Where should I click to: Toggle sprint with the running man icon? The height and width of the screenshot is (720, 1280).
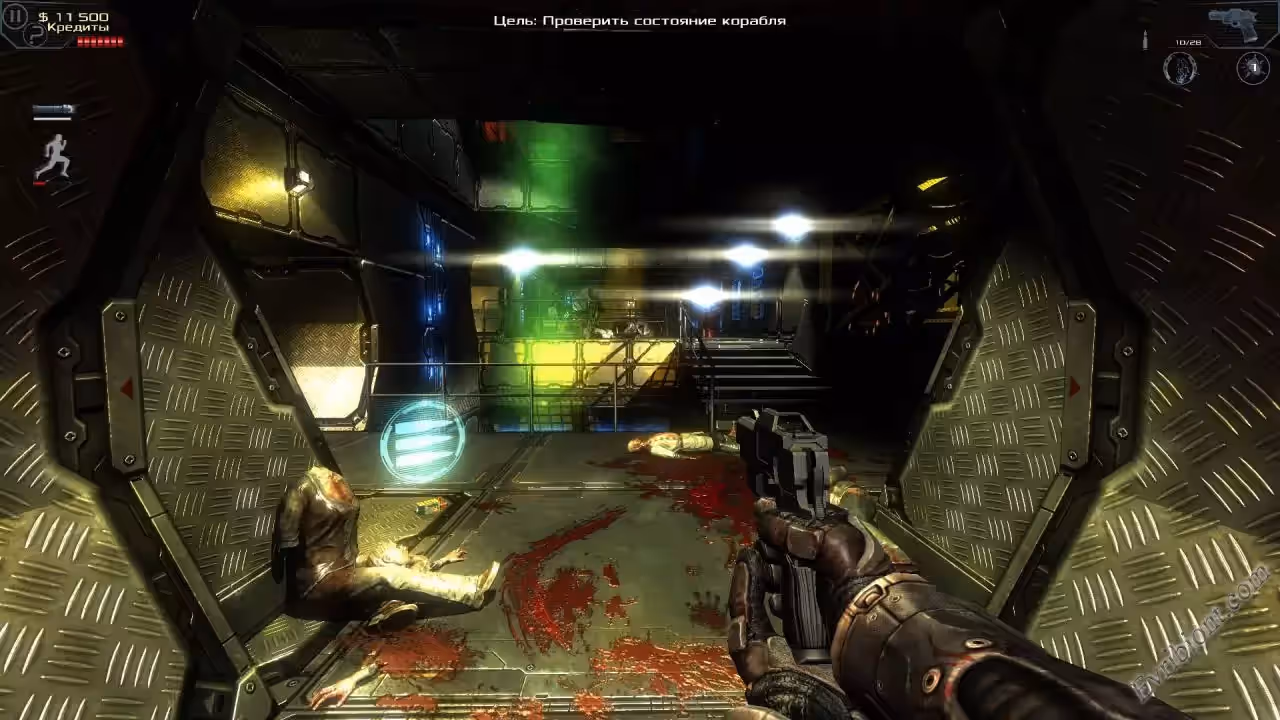coord(54,156)
